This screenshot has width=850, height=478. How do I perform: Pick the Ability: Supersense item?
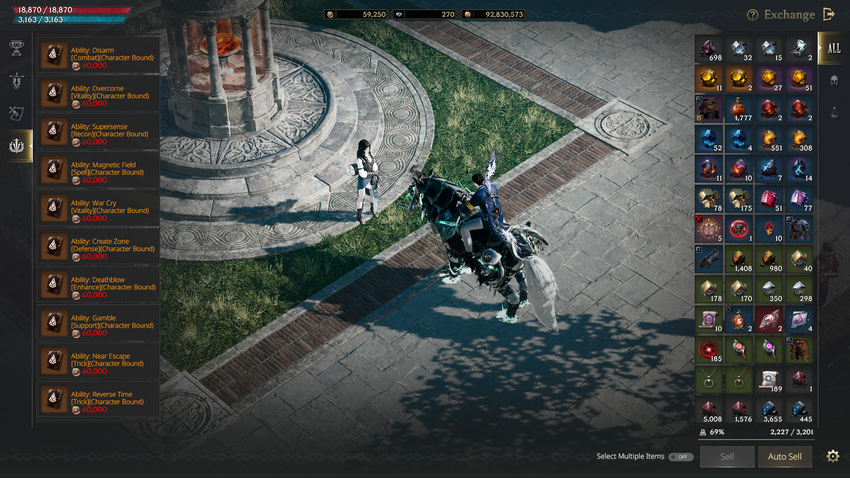pyautogui.click(x=98, y=131)
